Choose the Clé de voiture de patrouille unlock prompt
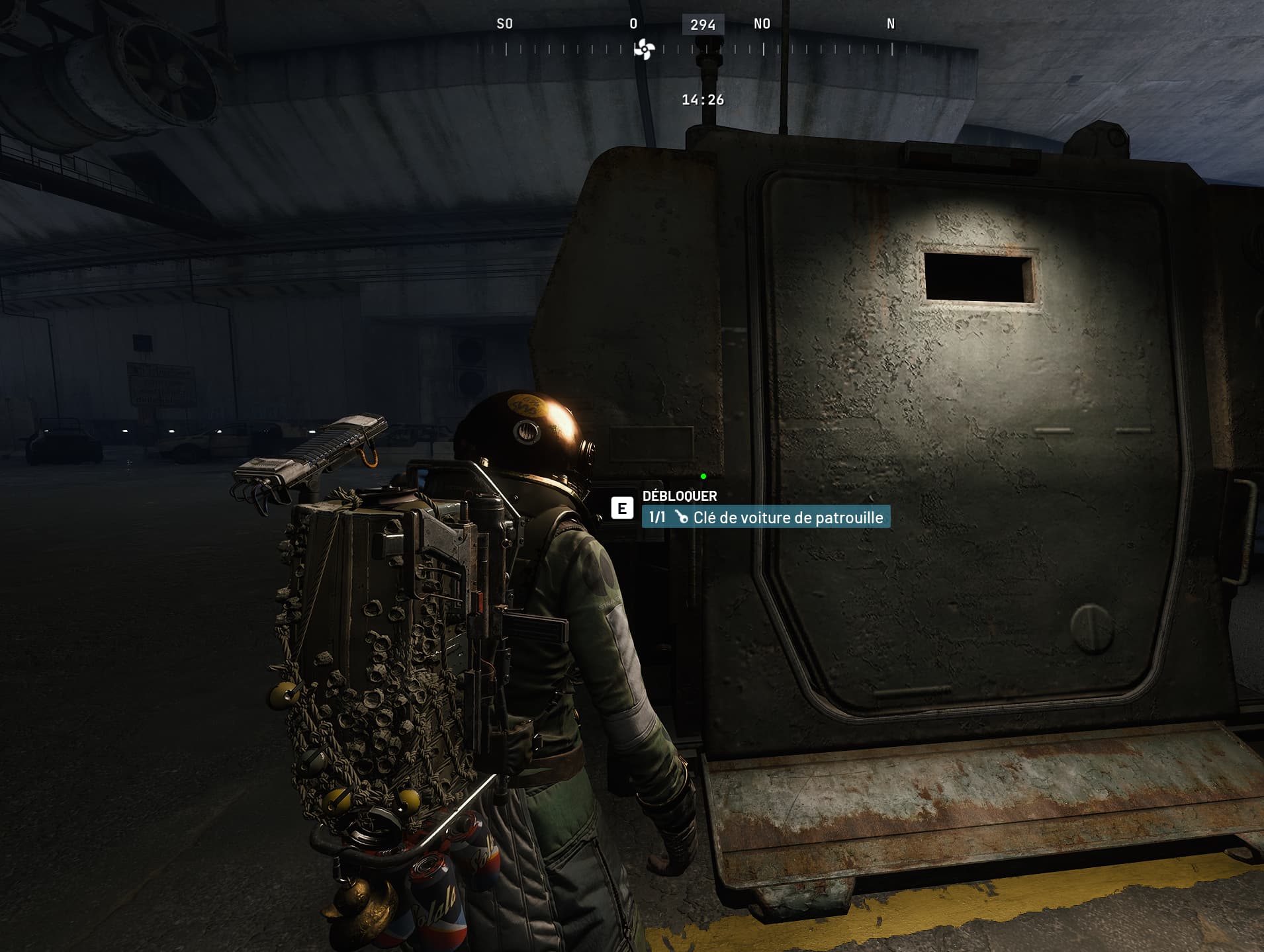 [x=766, y=517]
